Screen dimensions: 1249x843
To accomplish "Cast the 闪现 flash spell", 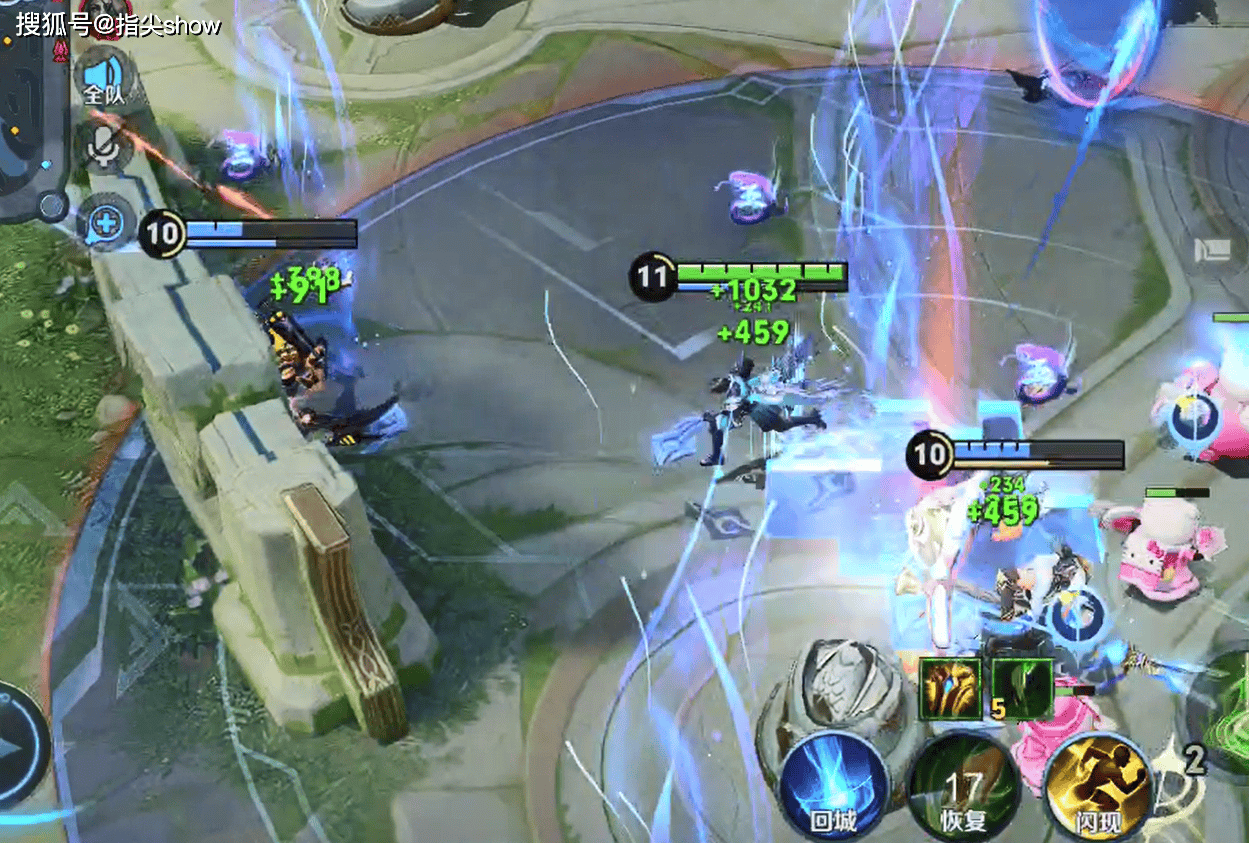I will (1097, 791).
